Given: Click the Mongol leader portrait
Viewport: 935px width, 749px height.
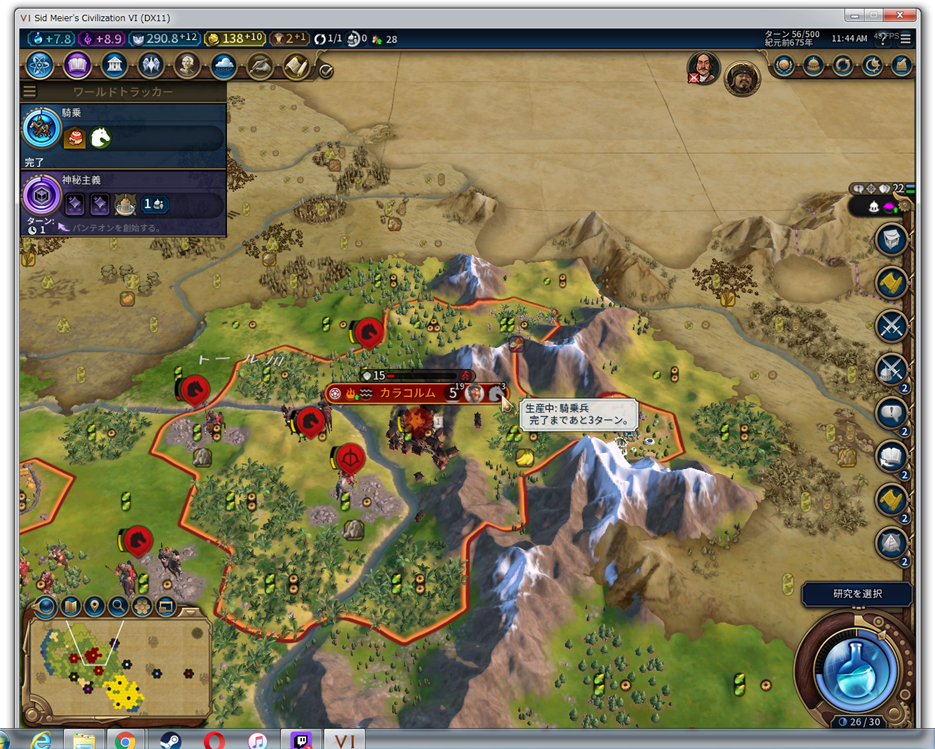Looking at the screenshot, I should (x=742, y=77).
